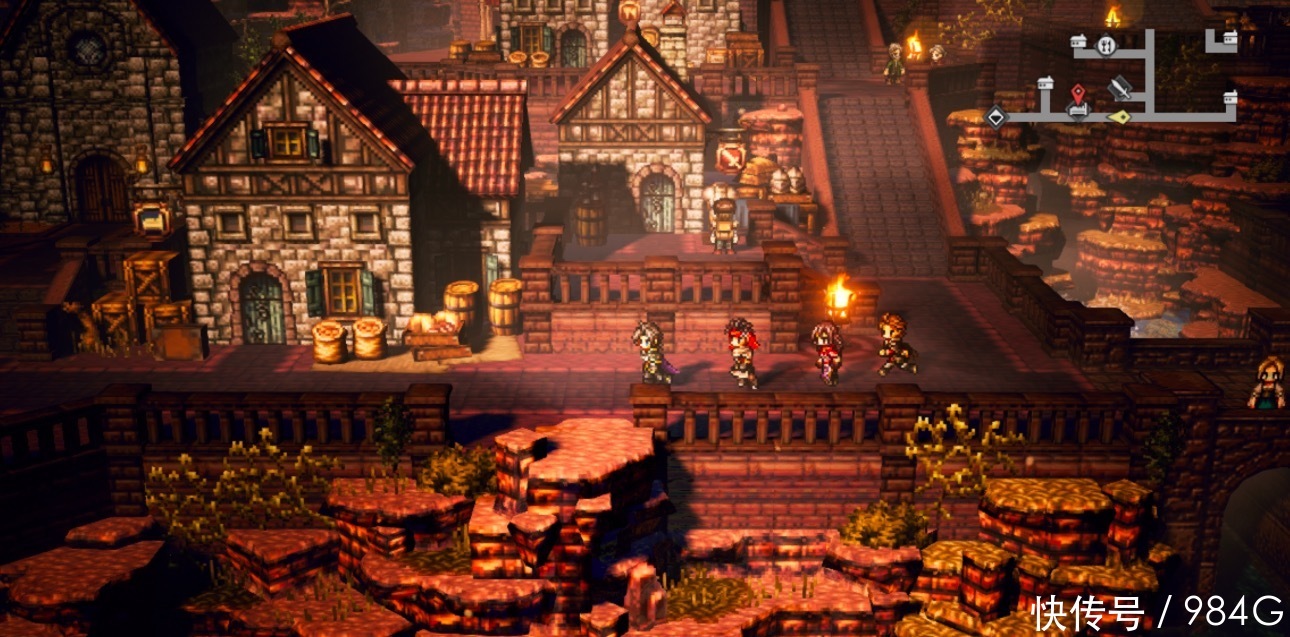Image resolution: width=1290 pixels, height=637 pixels.
Task: Click the diamond area-exit marker on minimap
Action: click(995, 117)
